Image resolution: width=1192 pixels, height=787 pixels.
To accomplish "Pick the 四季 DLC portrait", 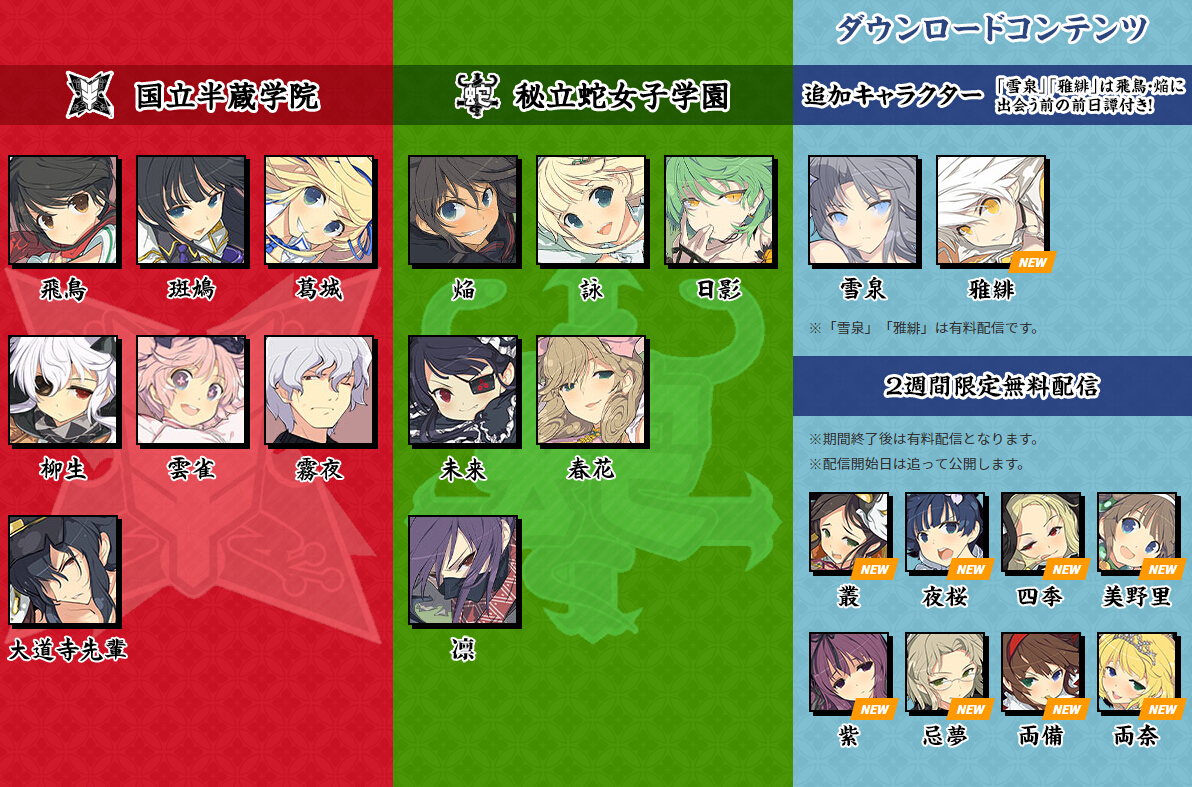I will coord(1041,532).
